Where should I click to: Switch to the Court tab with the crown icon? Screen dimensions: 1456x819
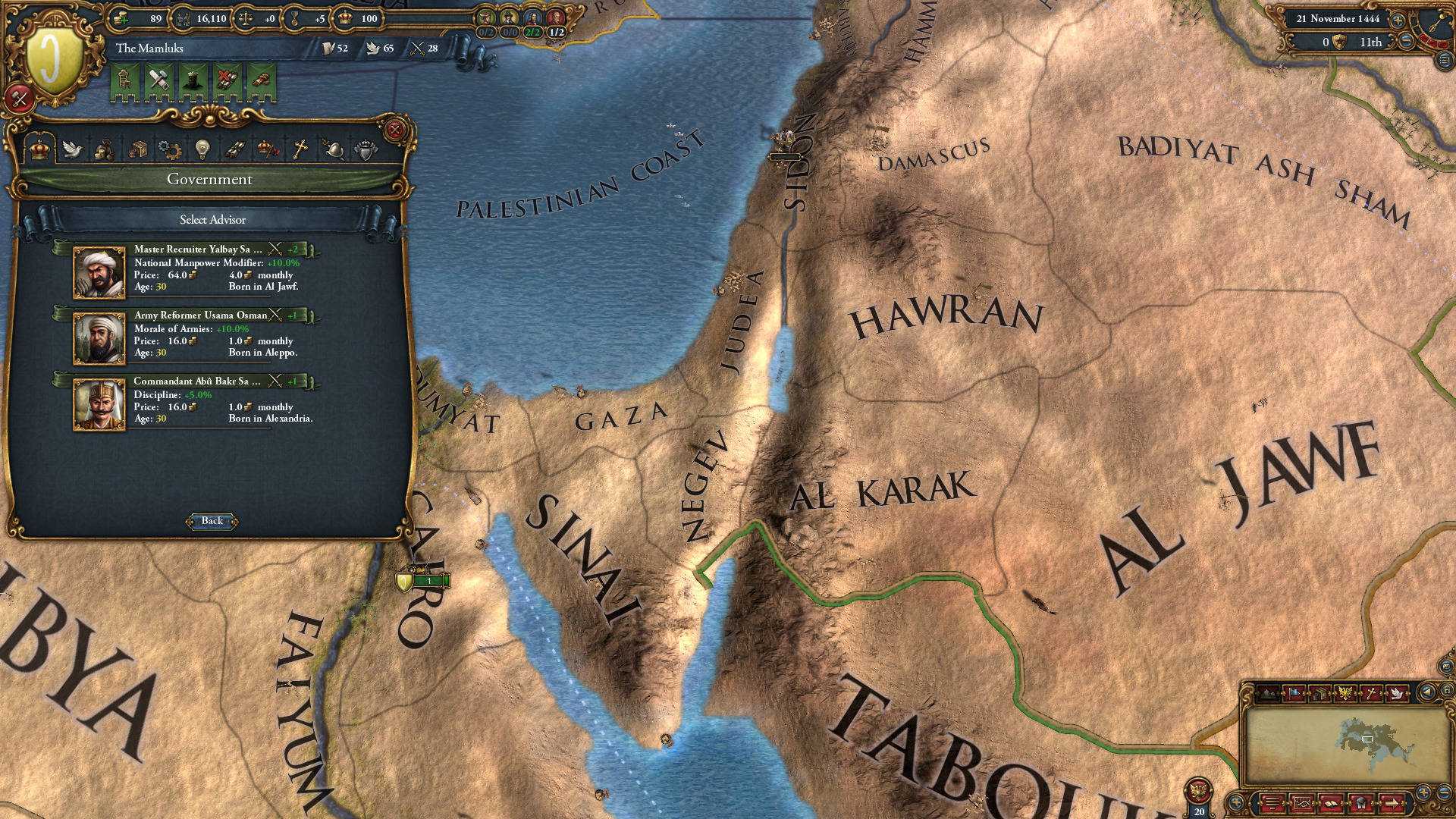[40, 149]
